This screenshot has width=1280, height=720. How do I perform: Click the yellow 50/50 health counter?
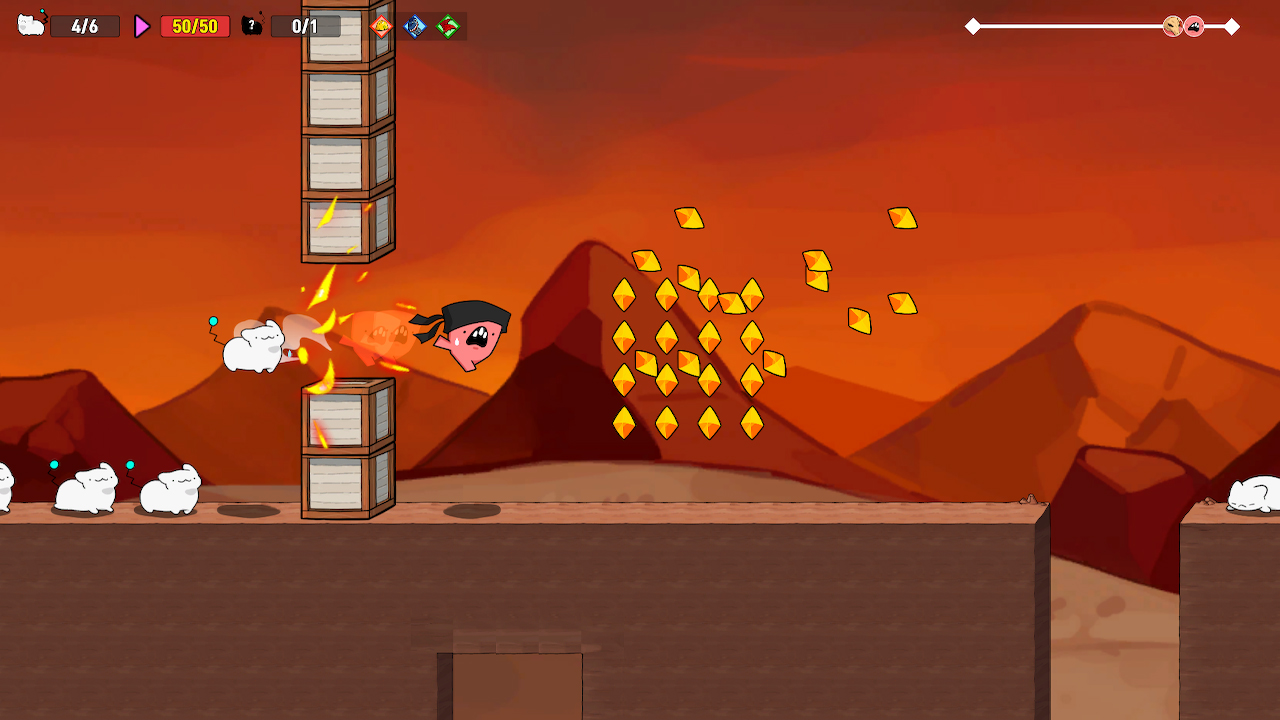(x=193, y=26)
